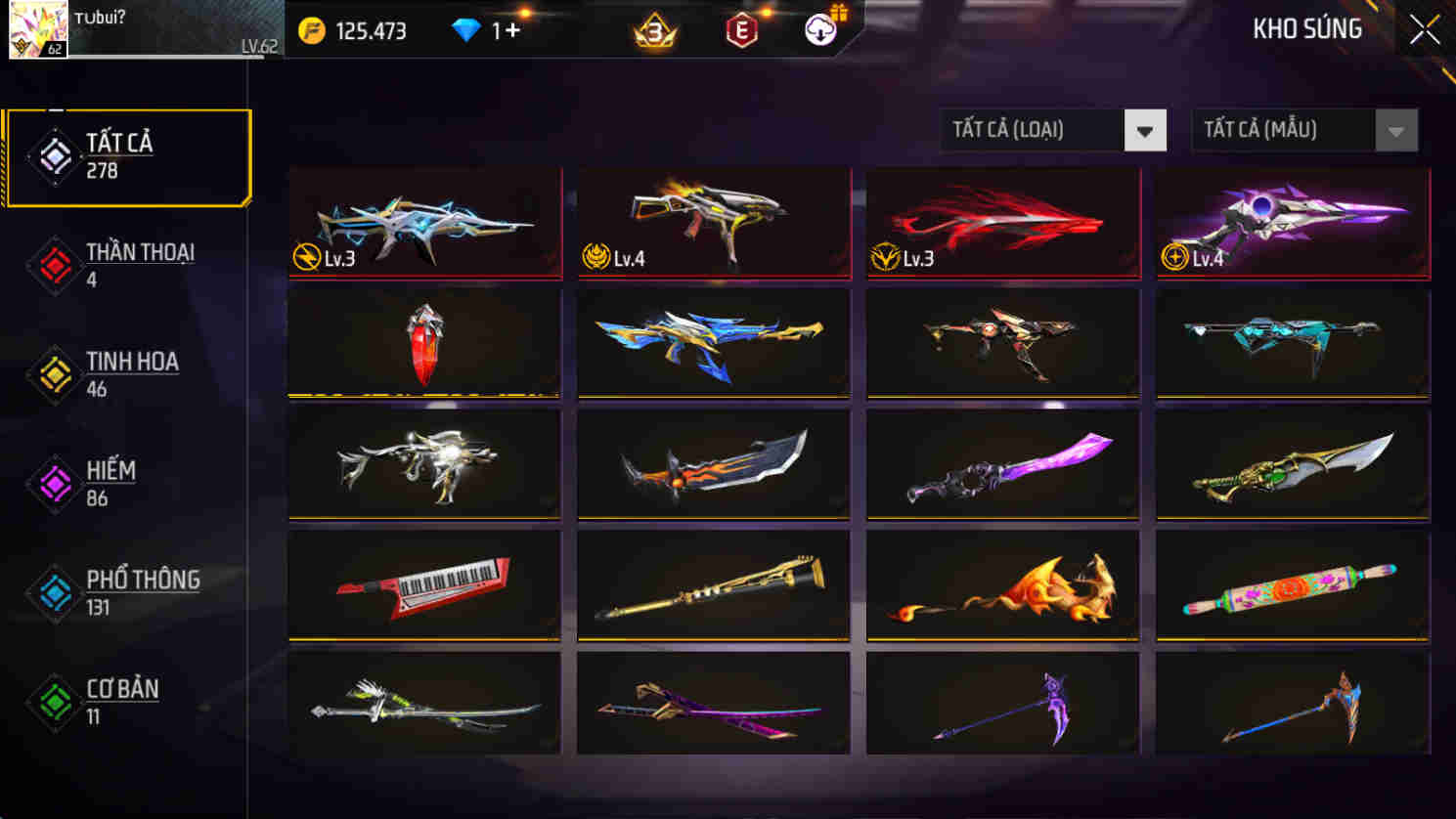The width and height of the screenshot is (1456, 819).
Task: Select the Lv.3 red evo weapon skin
Action: pyautogui.click(x=1001, y=223)
